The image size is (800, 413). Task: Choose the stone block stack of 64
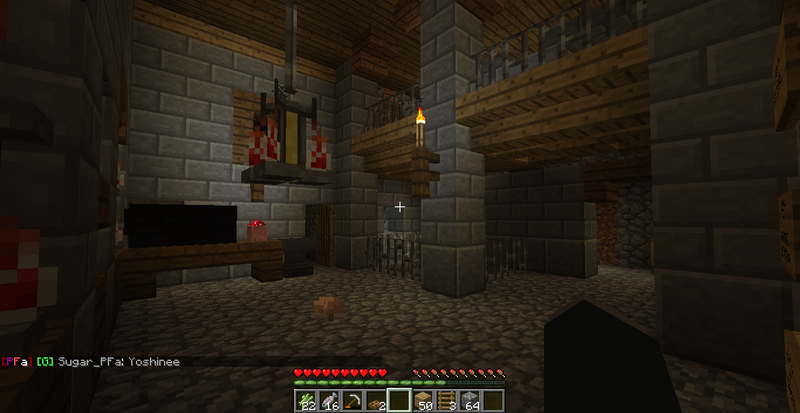coord(472,401)
